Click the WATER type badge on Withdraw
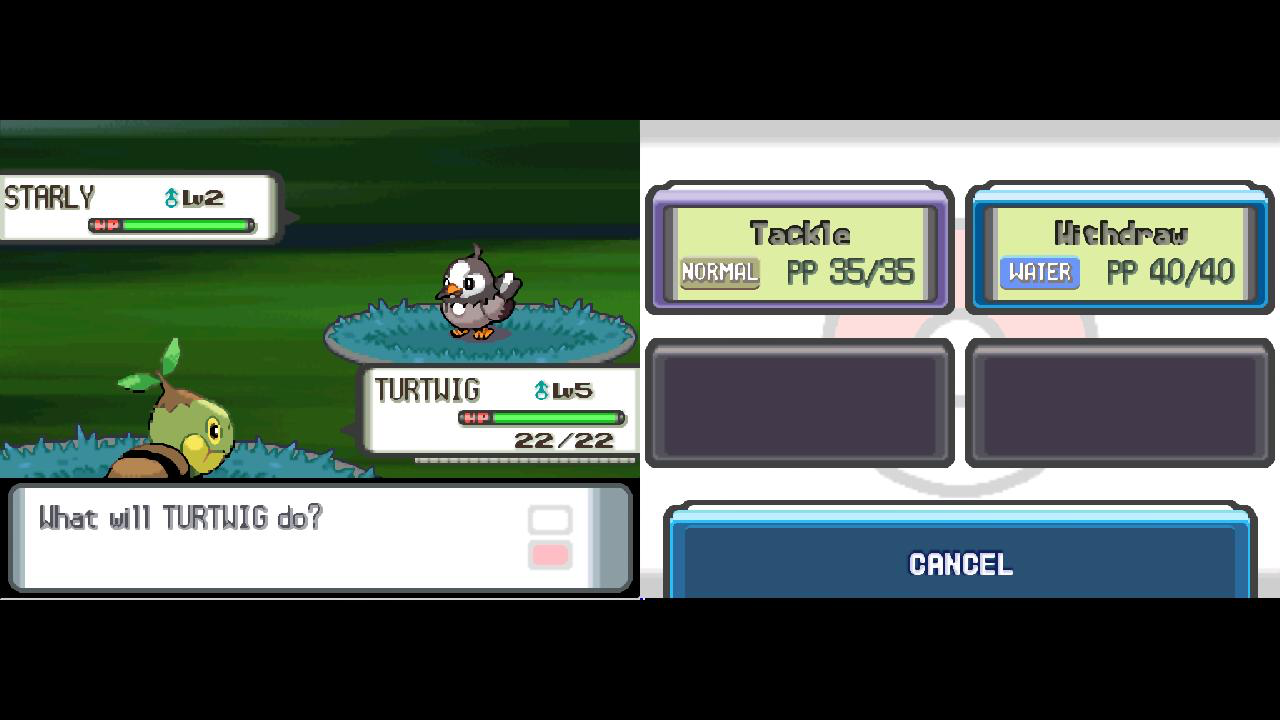The width and height of the screenshot is (1280, 720). 1038,271
